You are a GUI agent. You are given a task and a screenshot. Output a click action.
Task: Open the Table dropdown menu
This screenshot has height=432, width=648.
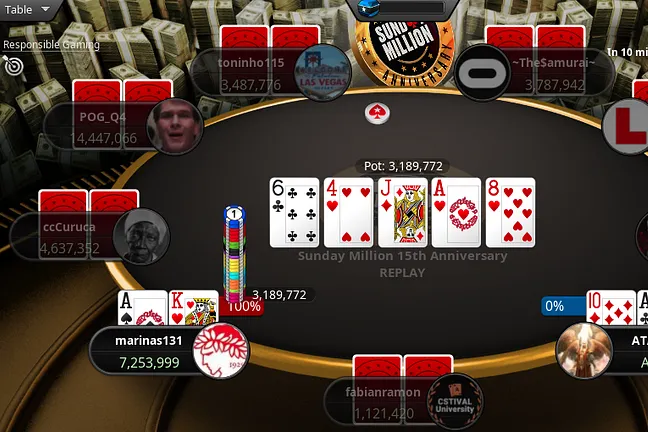click(x=29, y=9)
